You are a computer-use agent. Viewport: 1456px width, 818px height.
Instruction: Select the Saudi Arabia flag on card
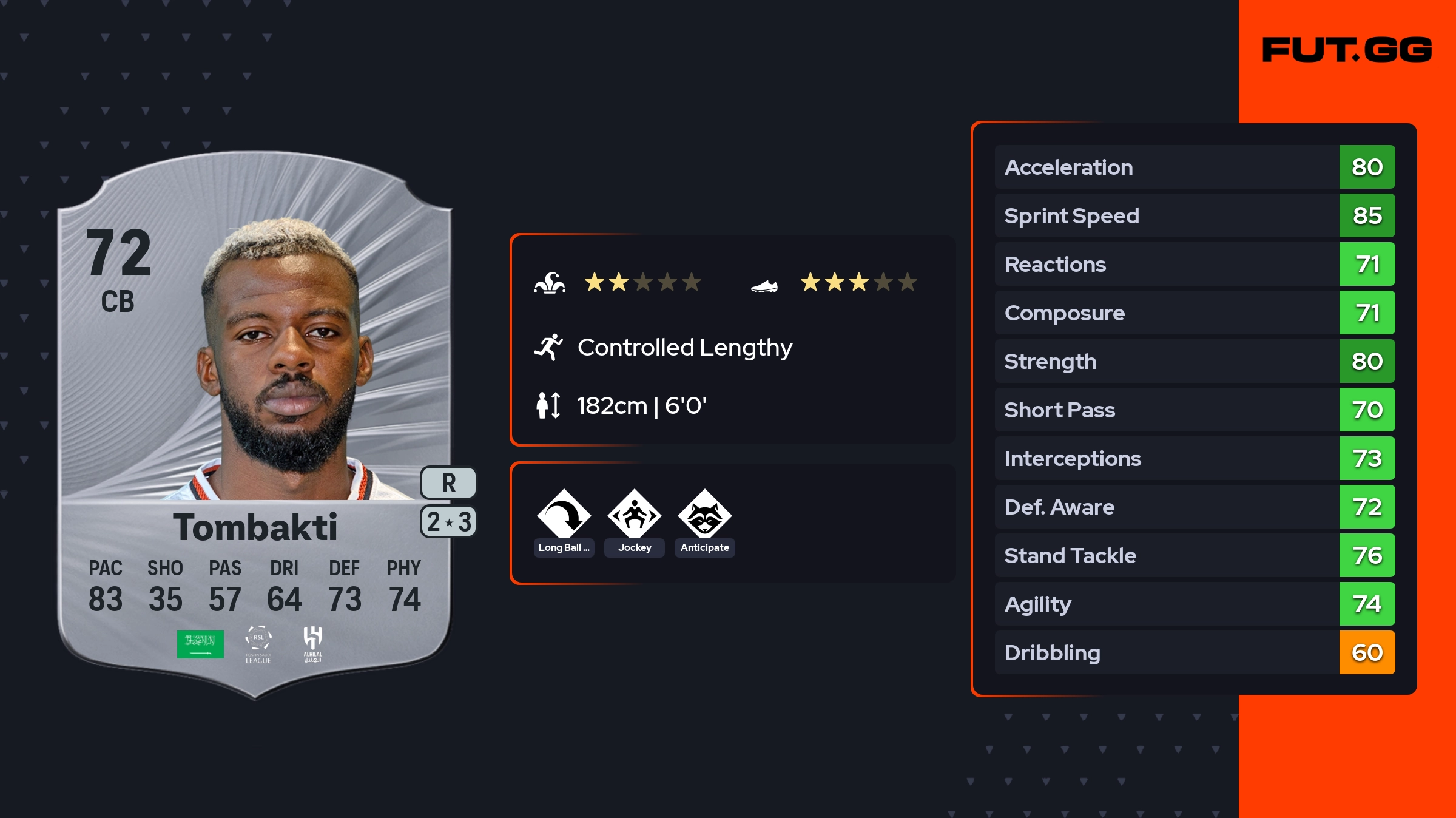coord(200,644)
